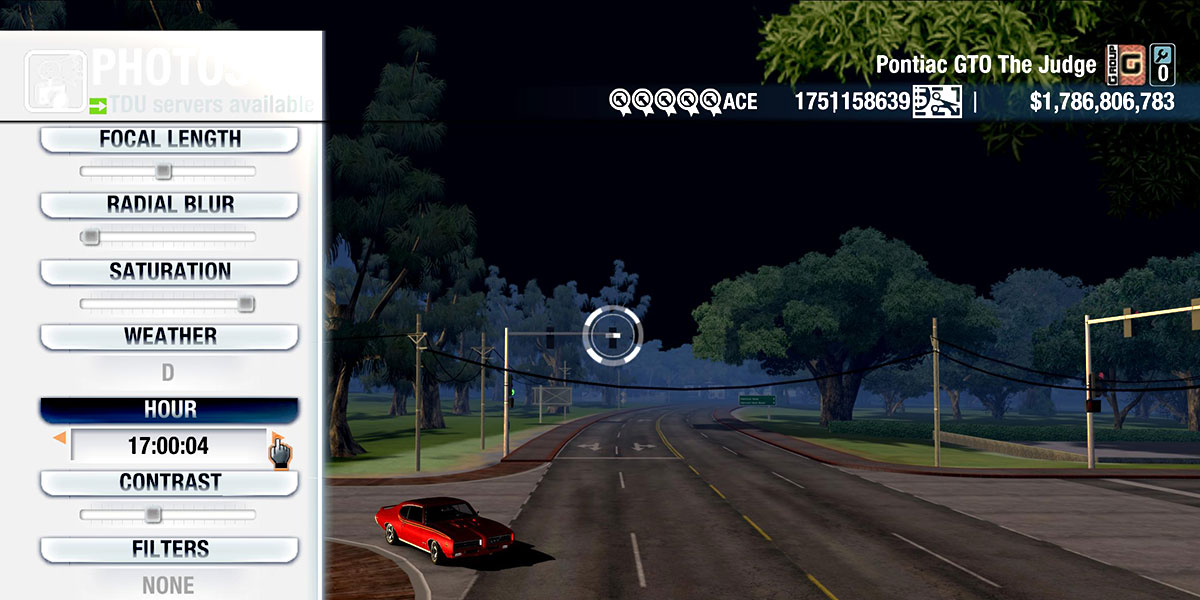Open the Weather setting
Viewport: 1200px width, 600px height.
[169, 336]
